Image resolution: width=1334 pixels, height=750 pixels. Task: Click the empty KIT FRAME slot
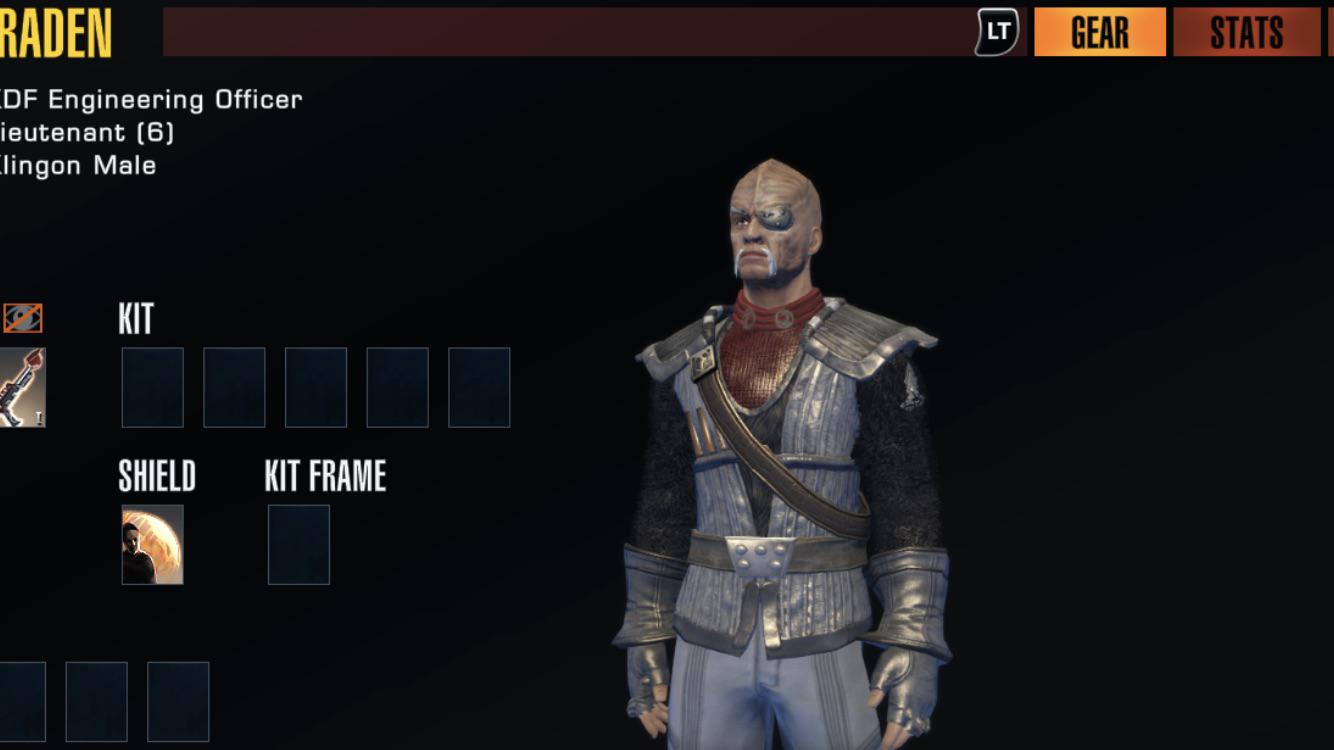[297, 542]
